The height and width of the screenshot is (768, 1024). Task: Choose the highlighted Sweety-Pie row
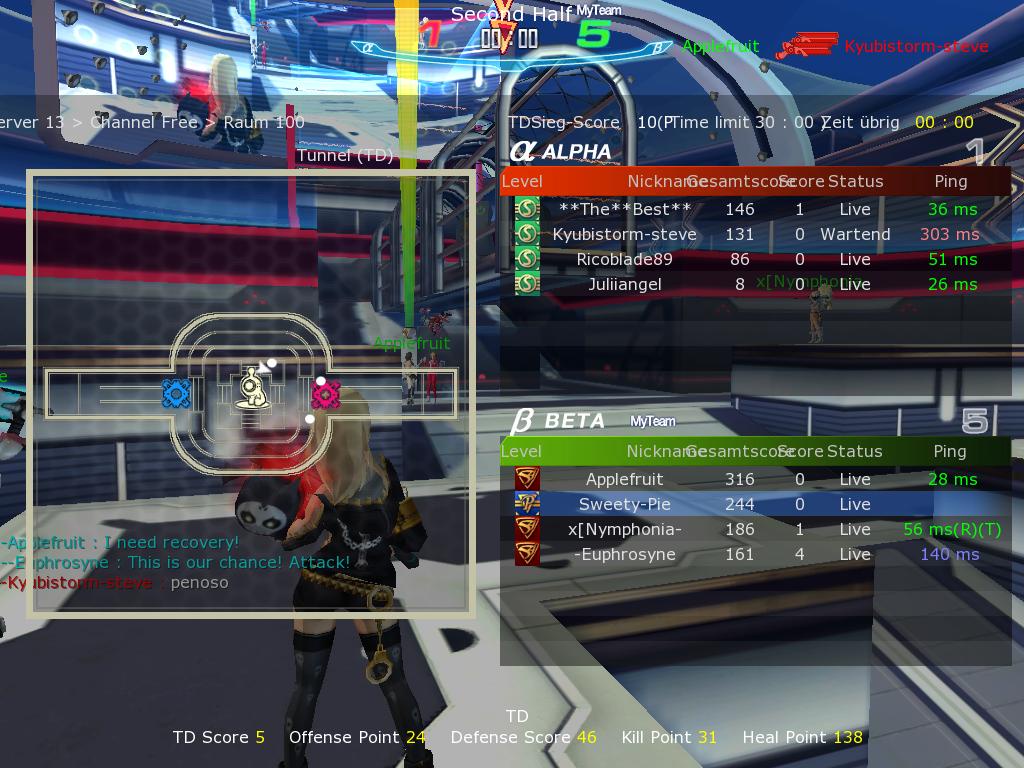(x=625, y=504)
